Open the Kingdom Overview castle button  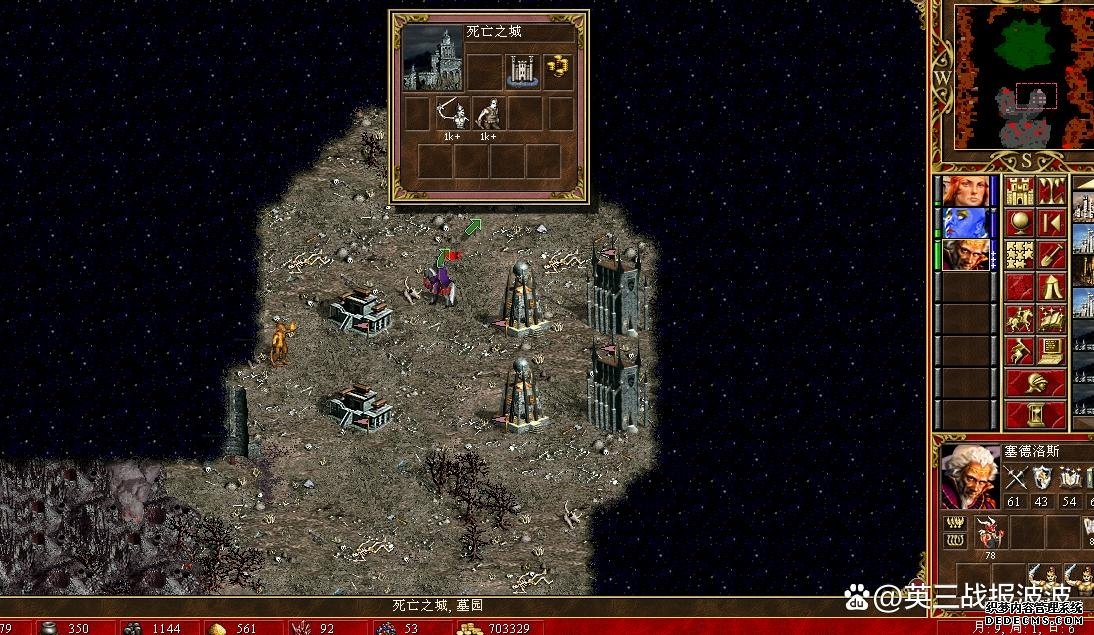click(x=1019, y=190)
